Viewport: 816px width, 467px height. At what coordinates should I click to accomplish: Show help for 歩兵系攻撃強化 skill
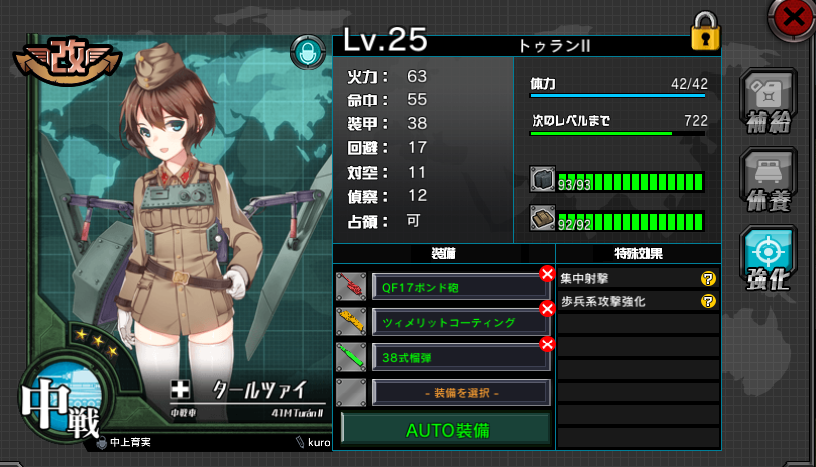(708, 301)
